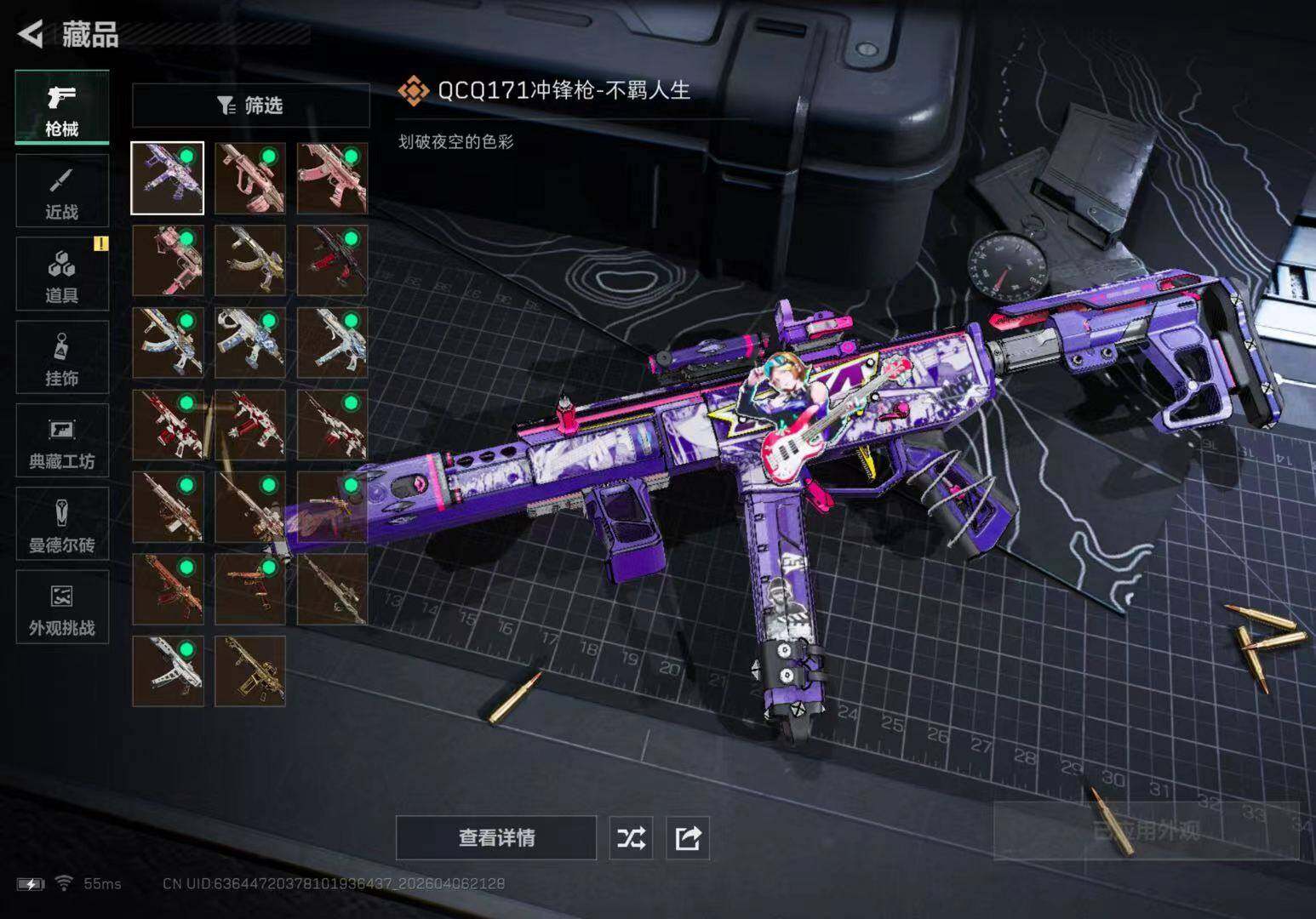Choose the gold weapon skin in last row
The width and height of the screenshot is (1316, 919).
(x=250, y=671)
